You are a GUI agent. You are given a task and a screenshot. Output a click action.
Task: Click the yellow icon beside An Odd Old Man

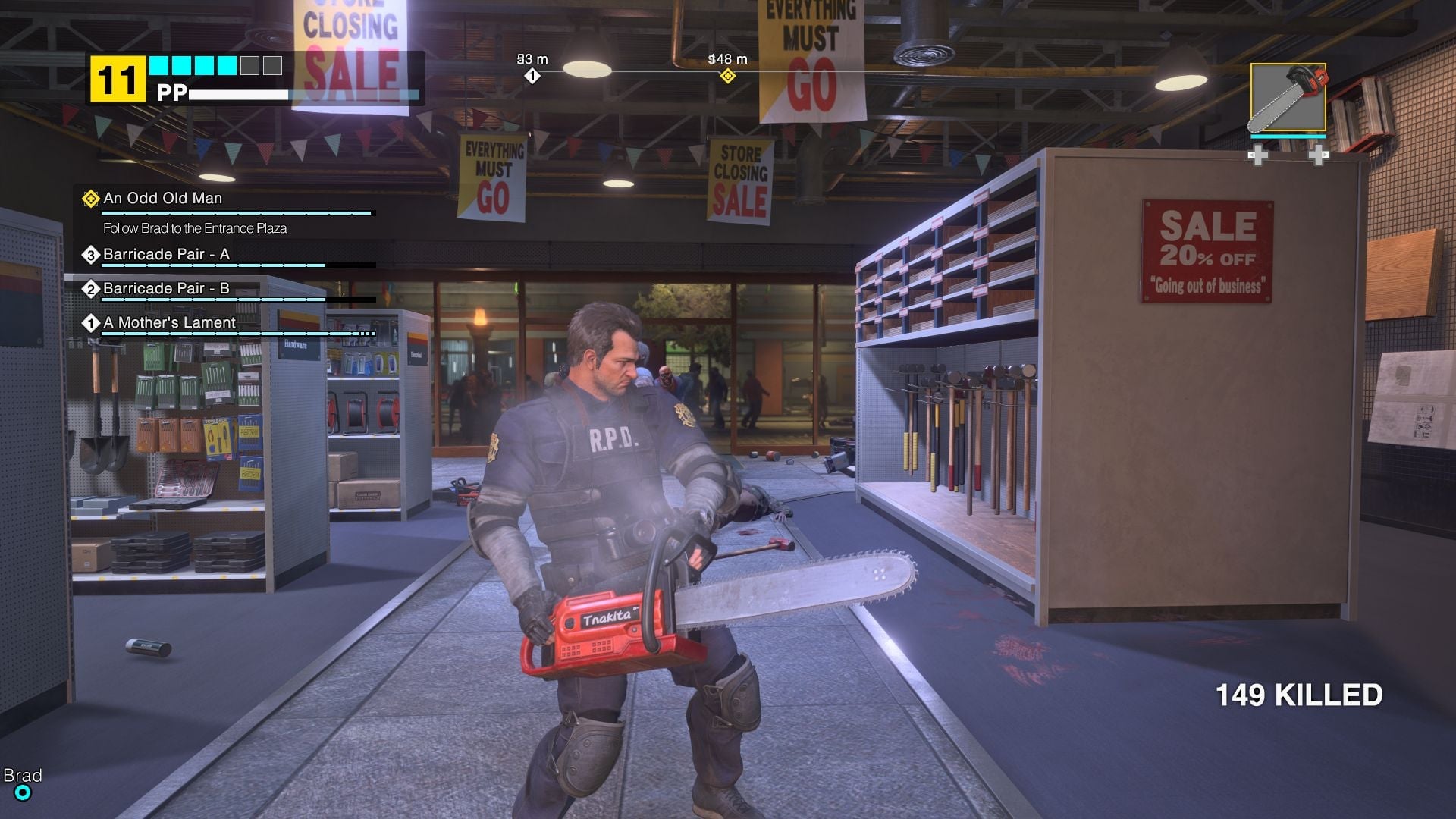click(x=91, y=198)
